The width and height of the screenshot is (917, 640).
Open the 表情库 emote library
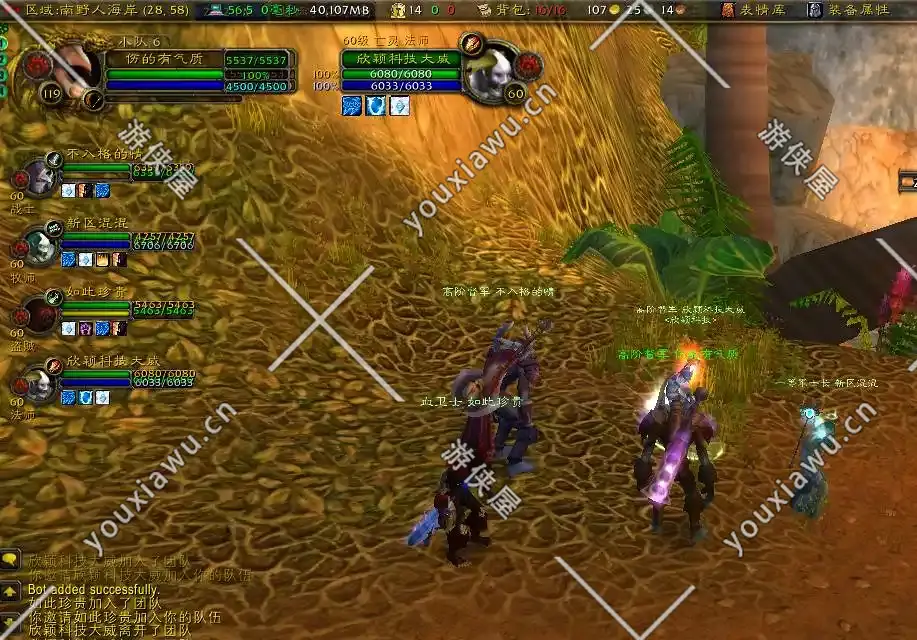point(757,10)
